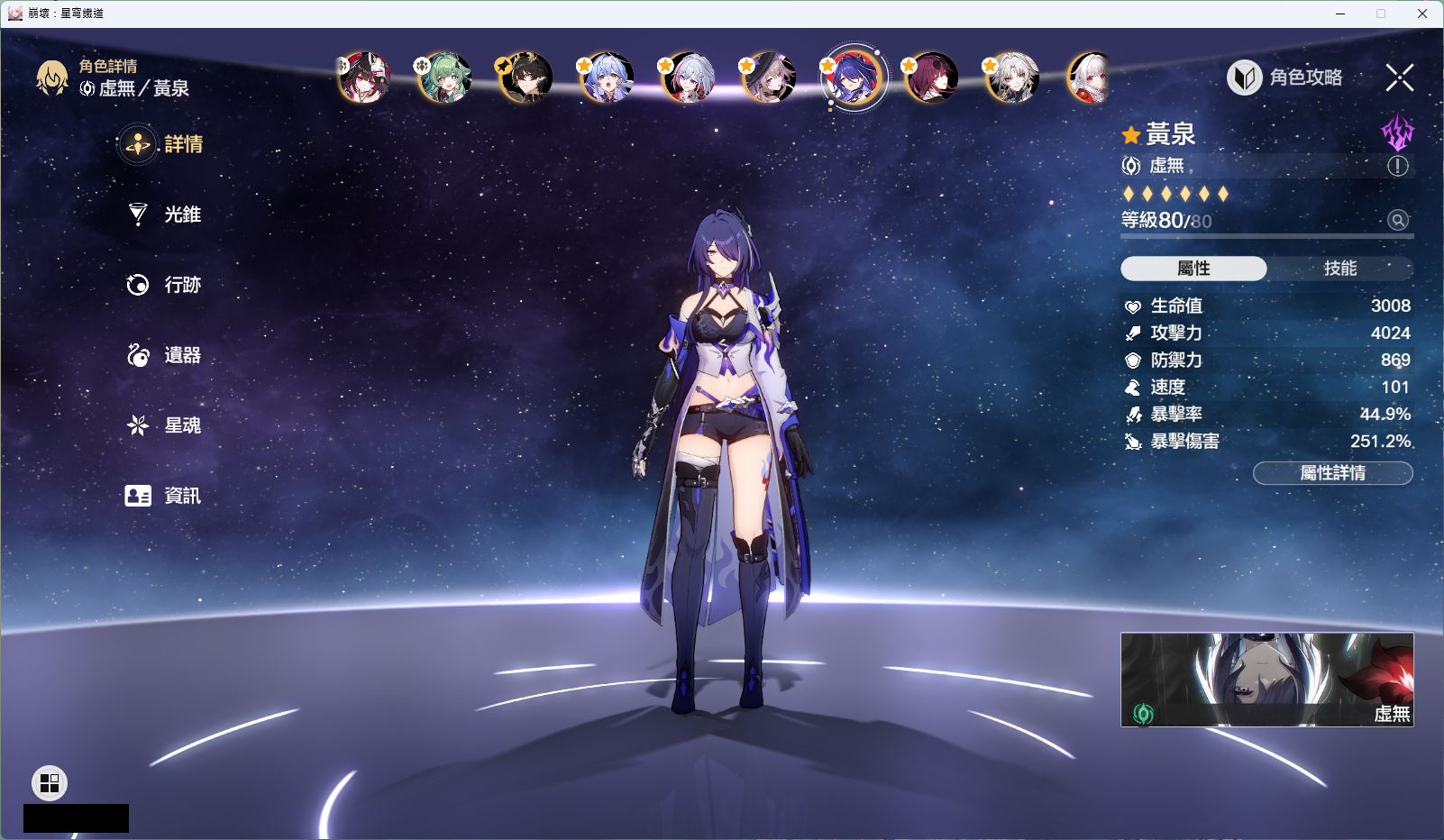Minimize the game window
The image size is (1444, 840).
pyautogui.click(x=1340, y=14)
